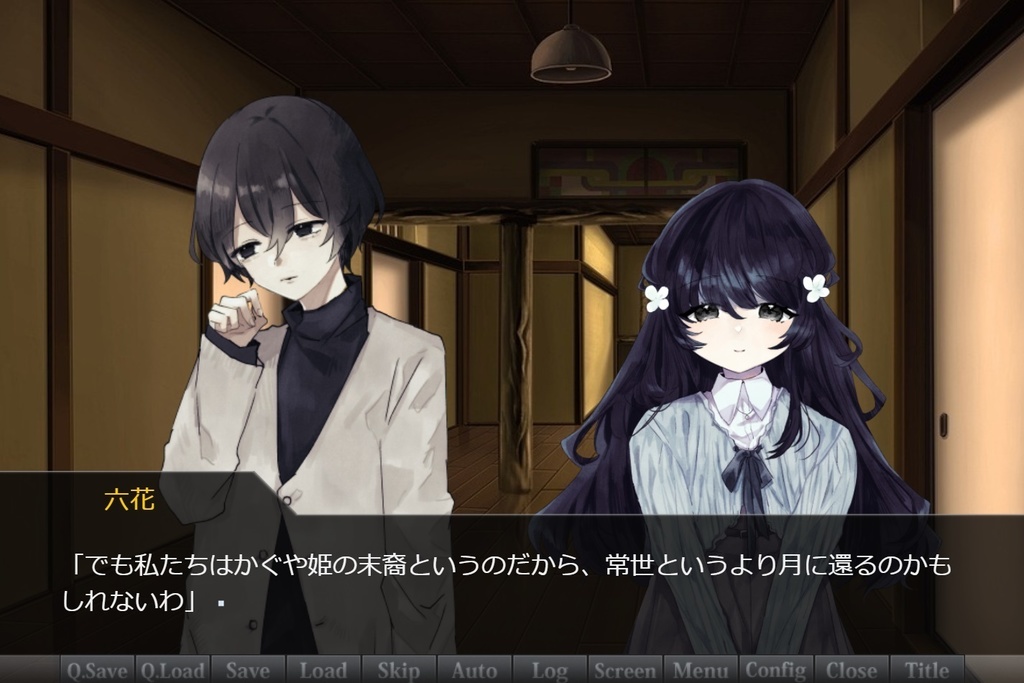Open the Save menu
This screenshot has width=1024, height=683.
[x=248, y=670]
